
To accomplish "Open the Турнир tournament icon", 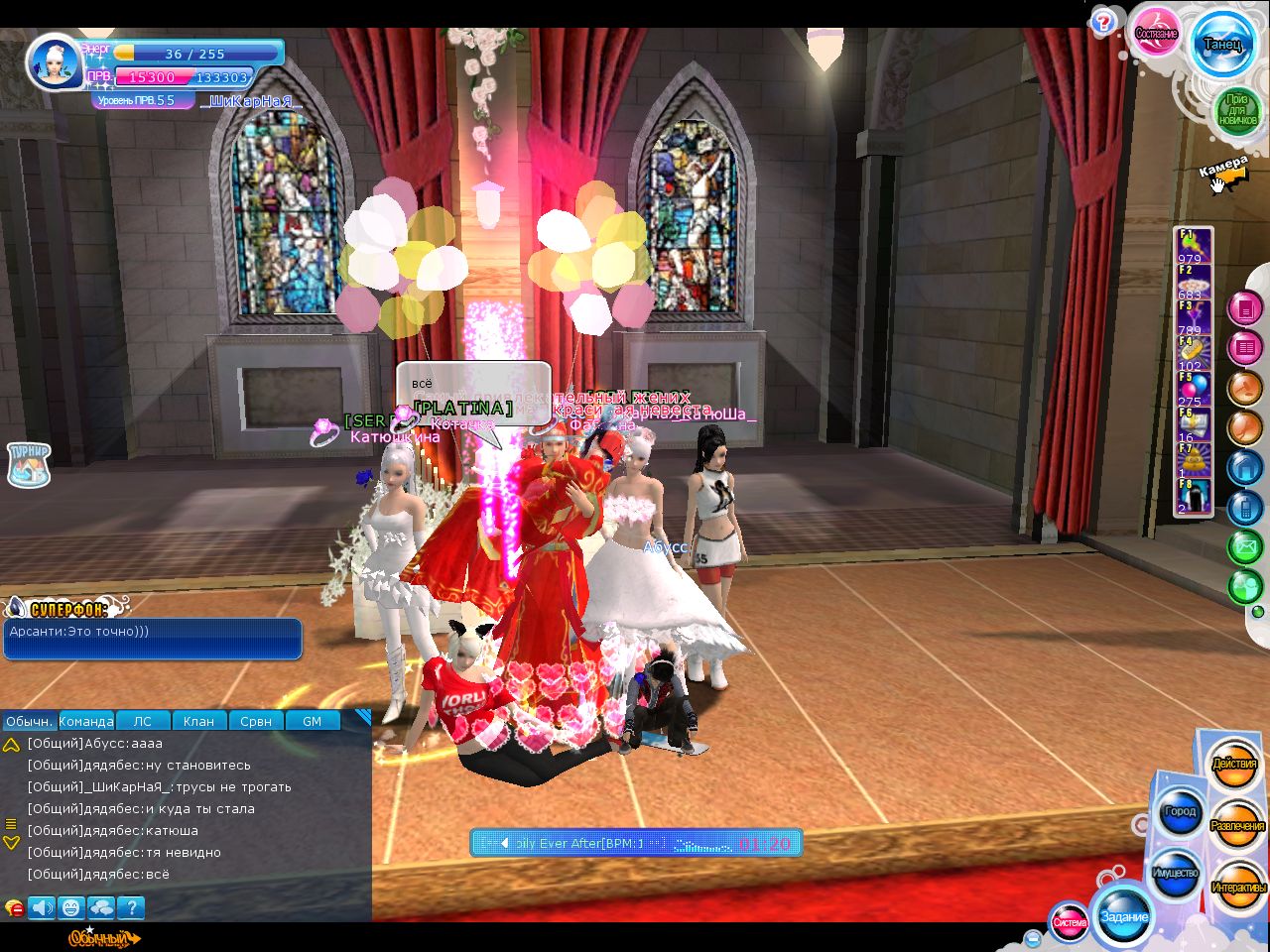I will click(29, 463).
